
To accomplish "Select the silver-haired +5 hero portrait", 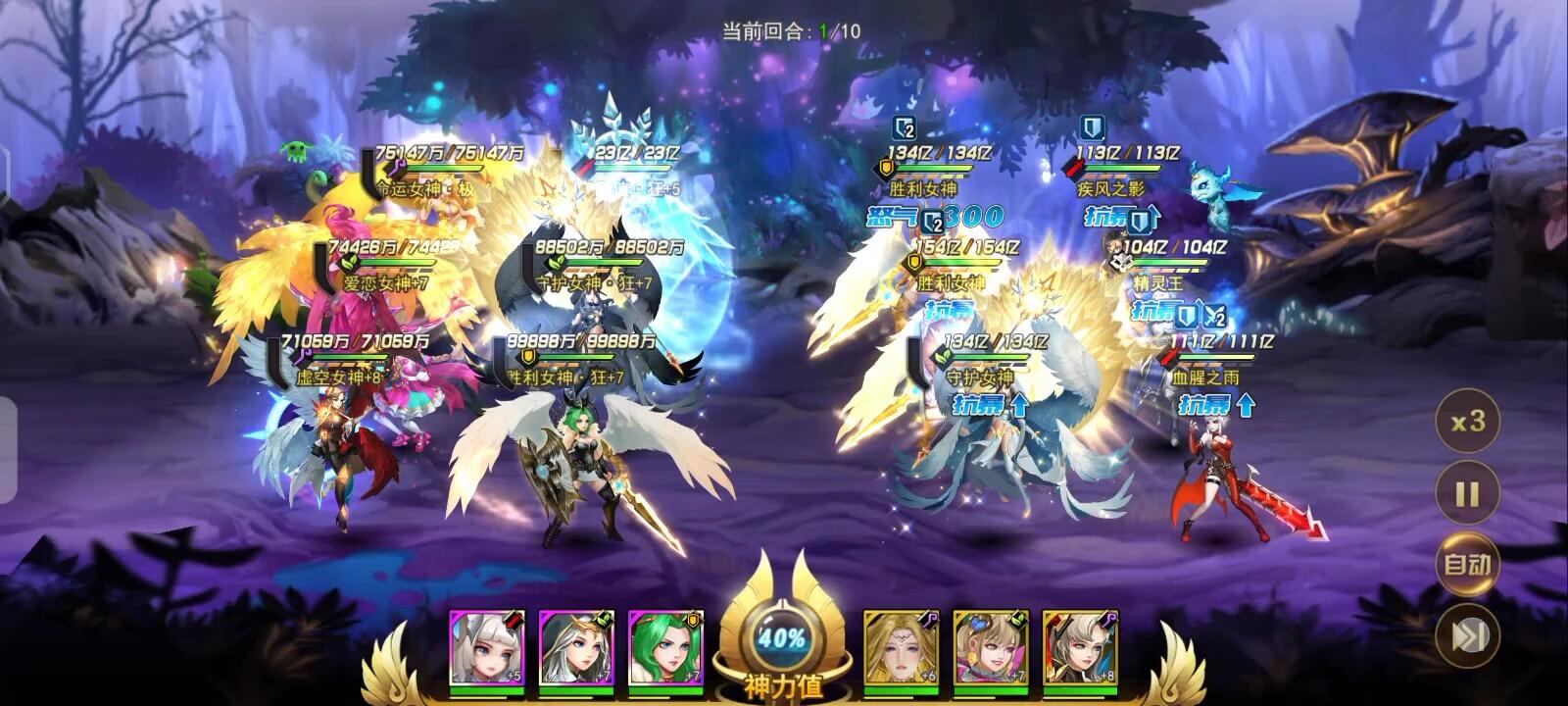I will [487, 647].
